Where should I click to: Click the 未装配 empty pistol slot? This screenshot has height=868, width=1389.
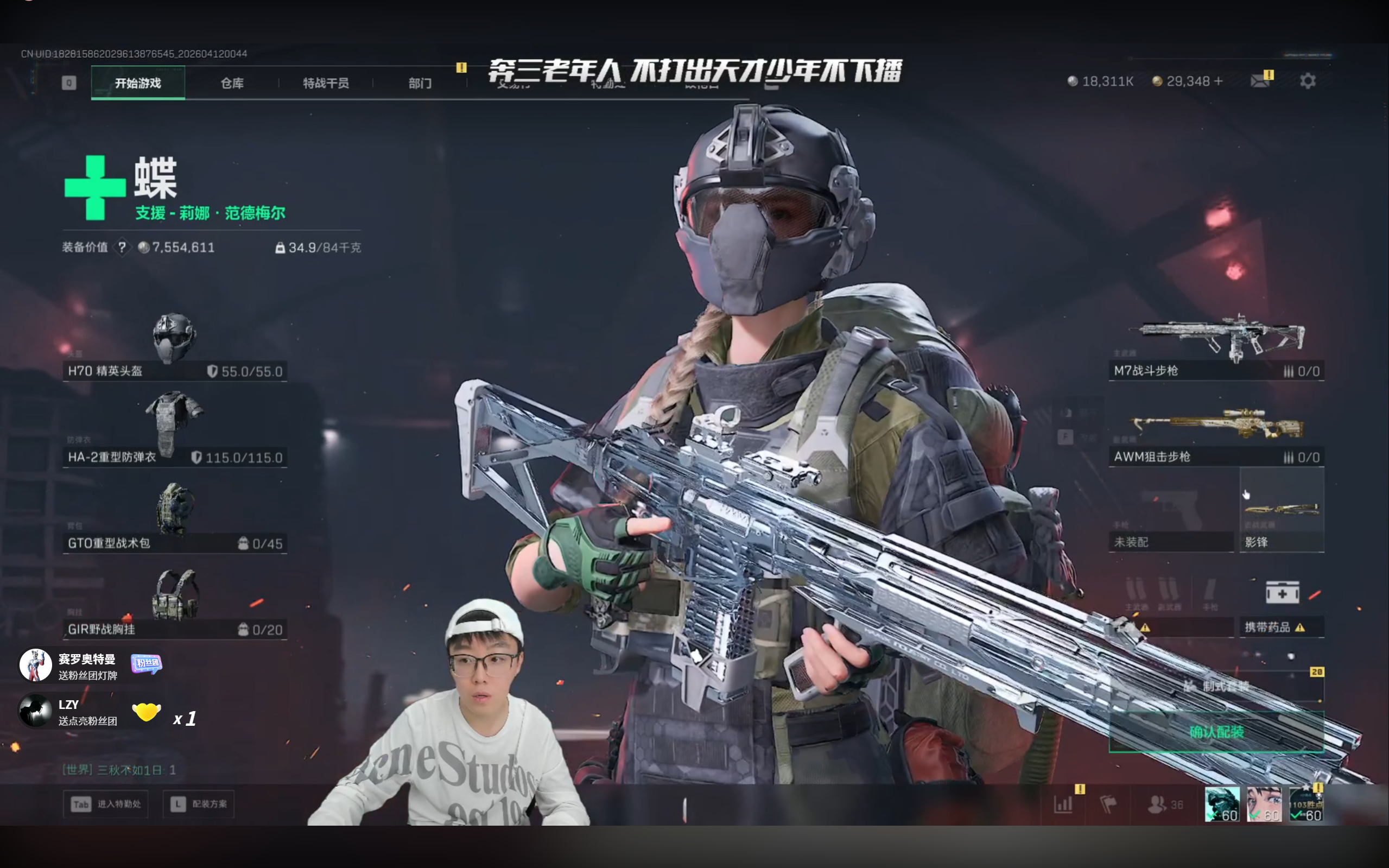[1172, 510]
